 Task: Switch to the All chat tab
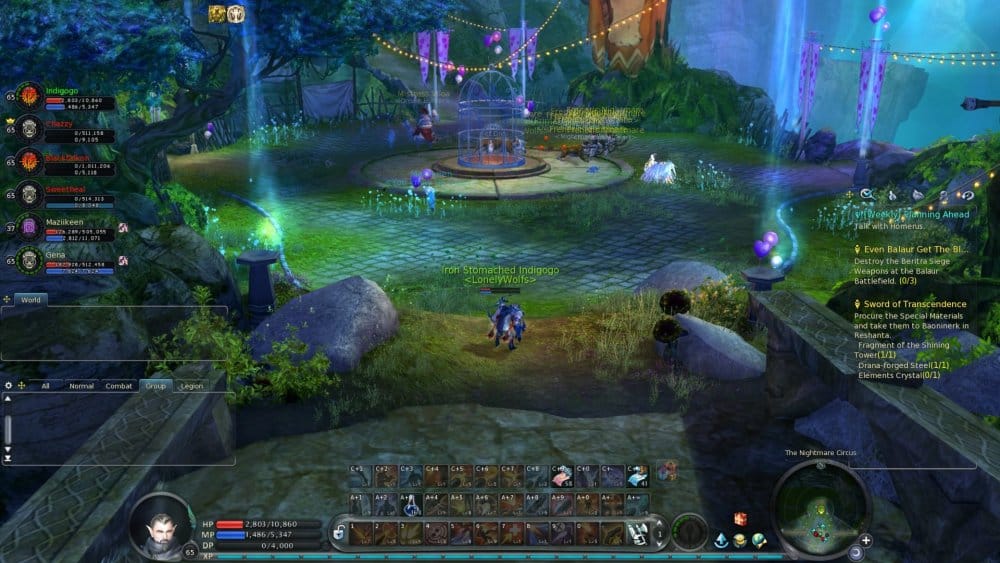(x=44, y=385)
